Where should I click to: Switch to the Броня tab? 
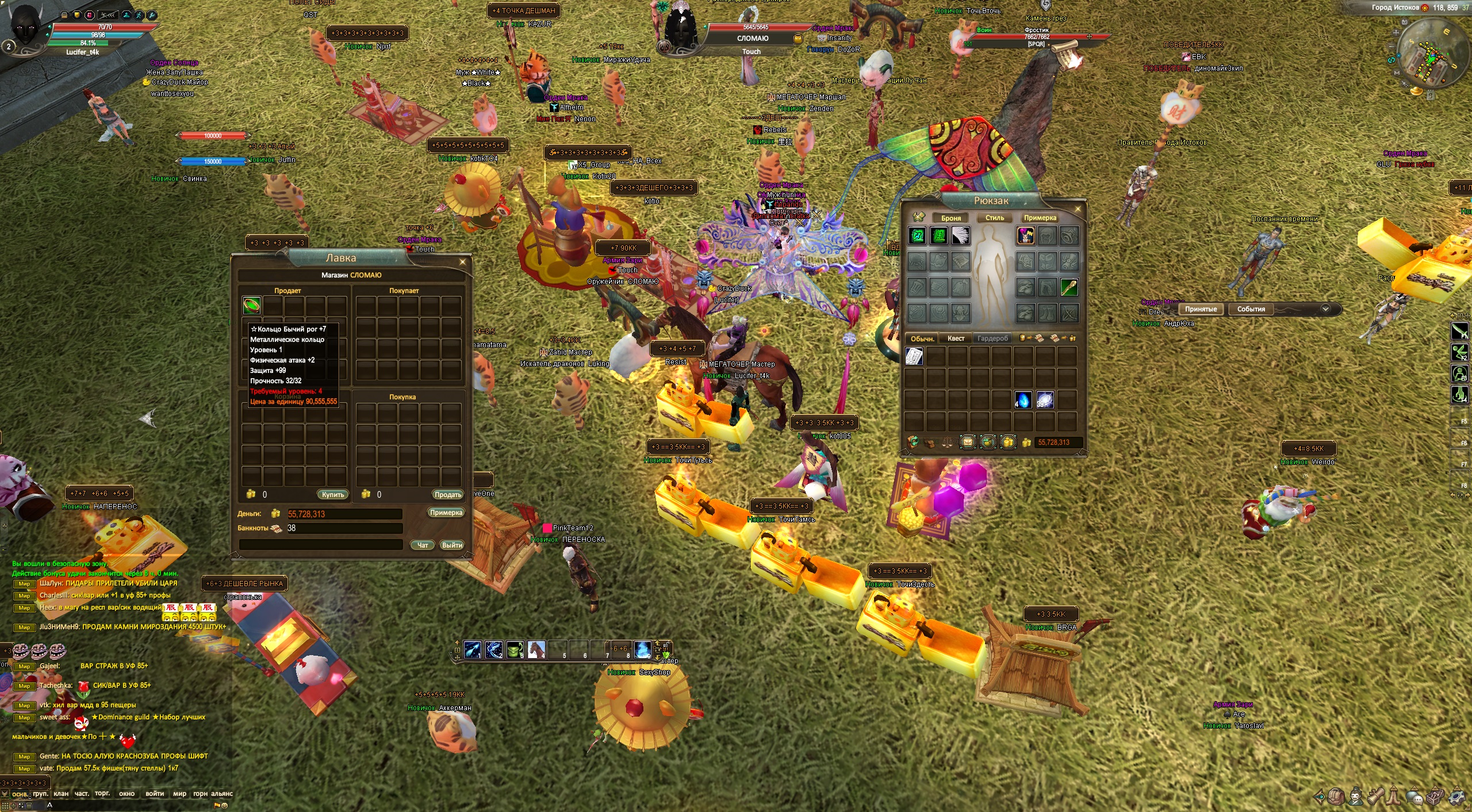pyautogui.click(x=950, y=218)
